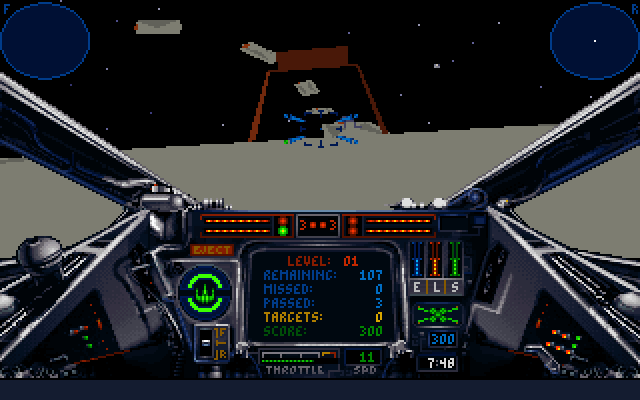Select the green X-wing laser configuration icon
This screenshot has width=640, height=400.
click(x=437, y=314)
